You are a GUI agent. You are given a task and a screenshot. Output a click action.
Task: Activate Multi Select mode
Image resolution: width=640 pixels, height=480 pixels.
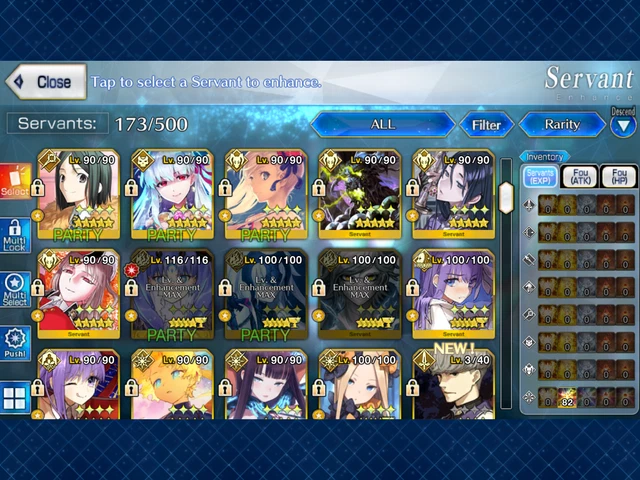pyautogui.click(x=15, y=290)
